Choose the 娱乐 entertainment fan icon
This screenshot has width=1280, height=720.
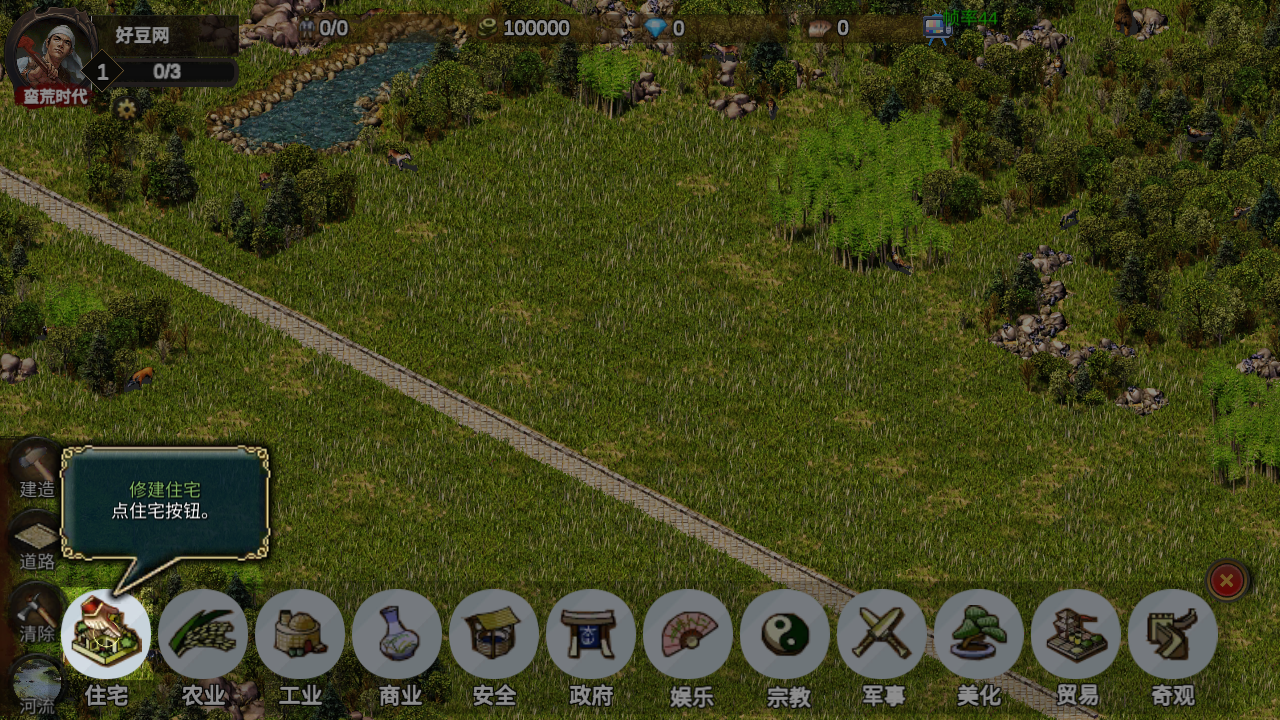pyautogui.click(x=688, y=634)
